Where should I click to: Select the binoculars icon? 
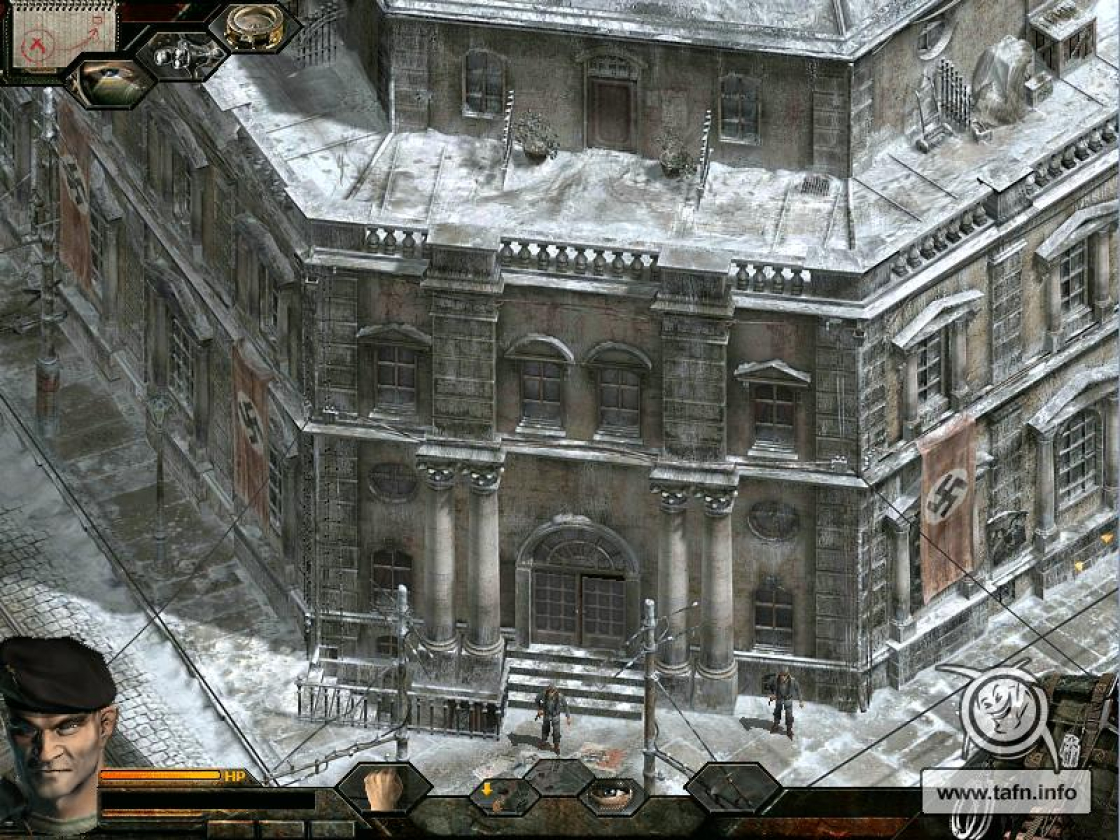pyautogui.click(x=182, y=54)
